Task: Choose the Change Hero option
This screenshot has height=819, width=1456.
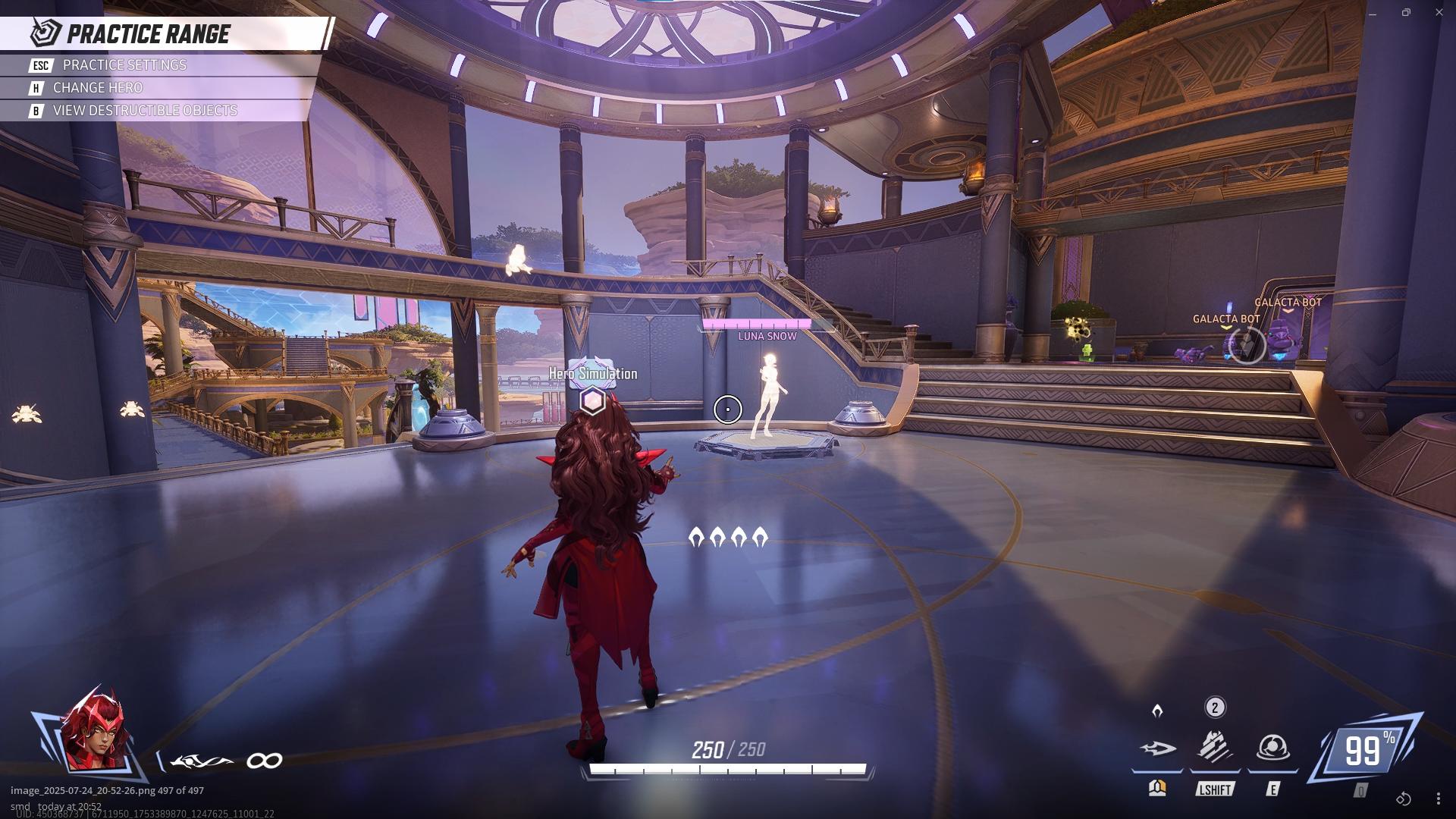Action: tap(97, 88)
